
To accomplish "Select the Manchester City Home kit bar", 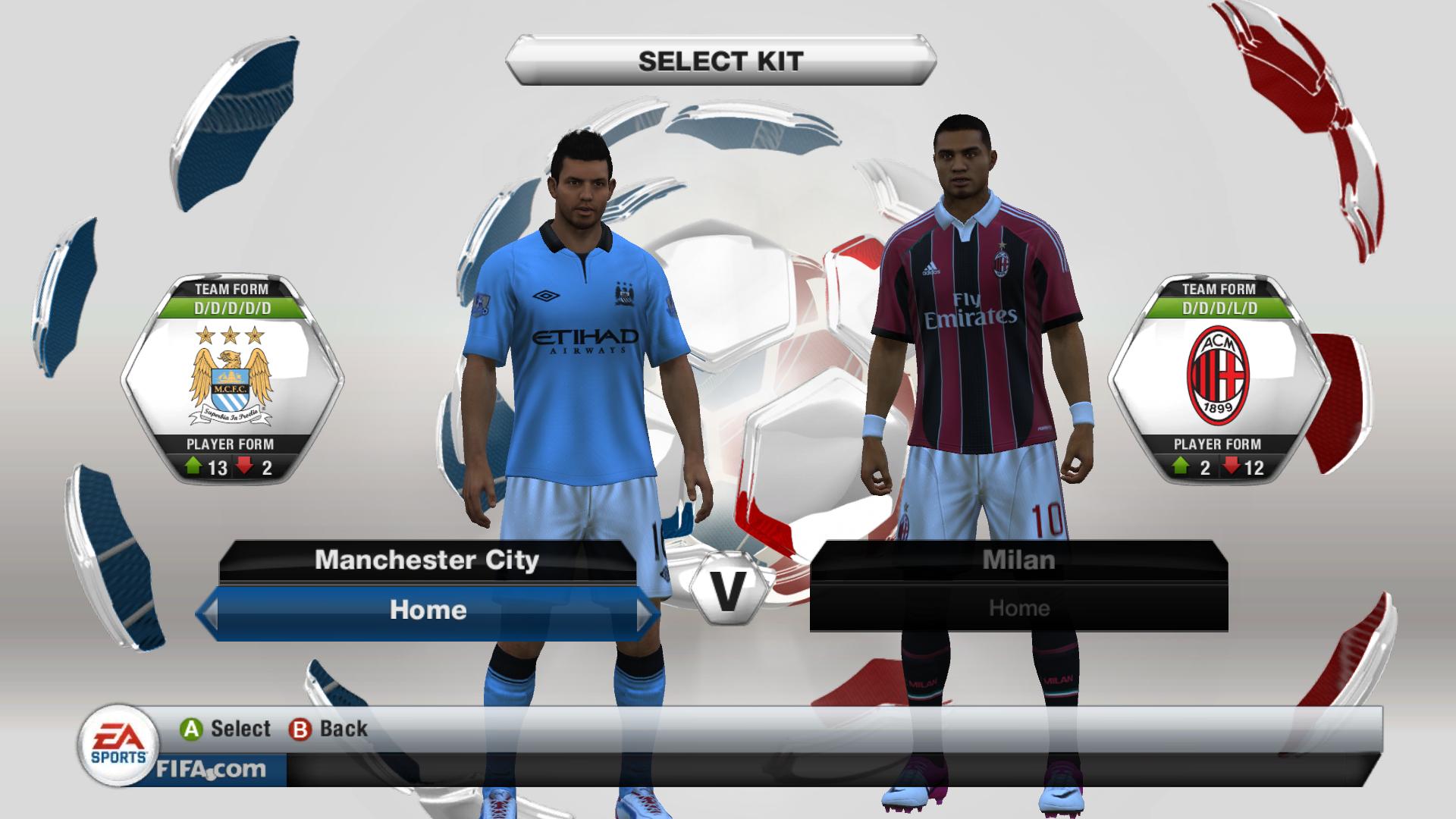I will [x=428, y=610].
